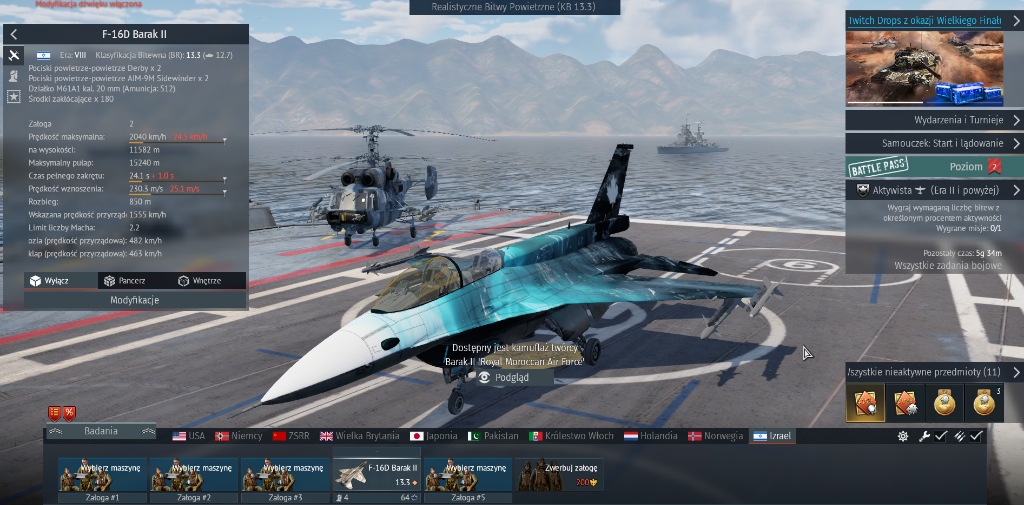Select the Japonia nation tab
This screenshot has height=505, width=1024.
433,436
